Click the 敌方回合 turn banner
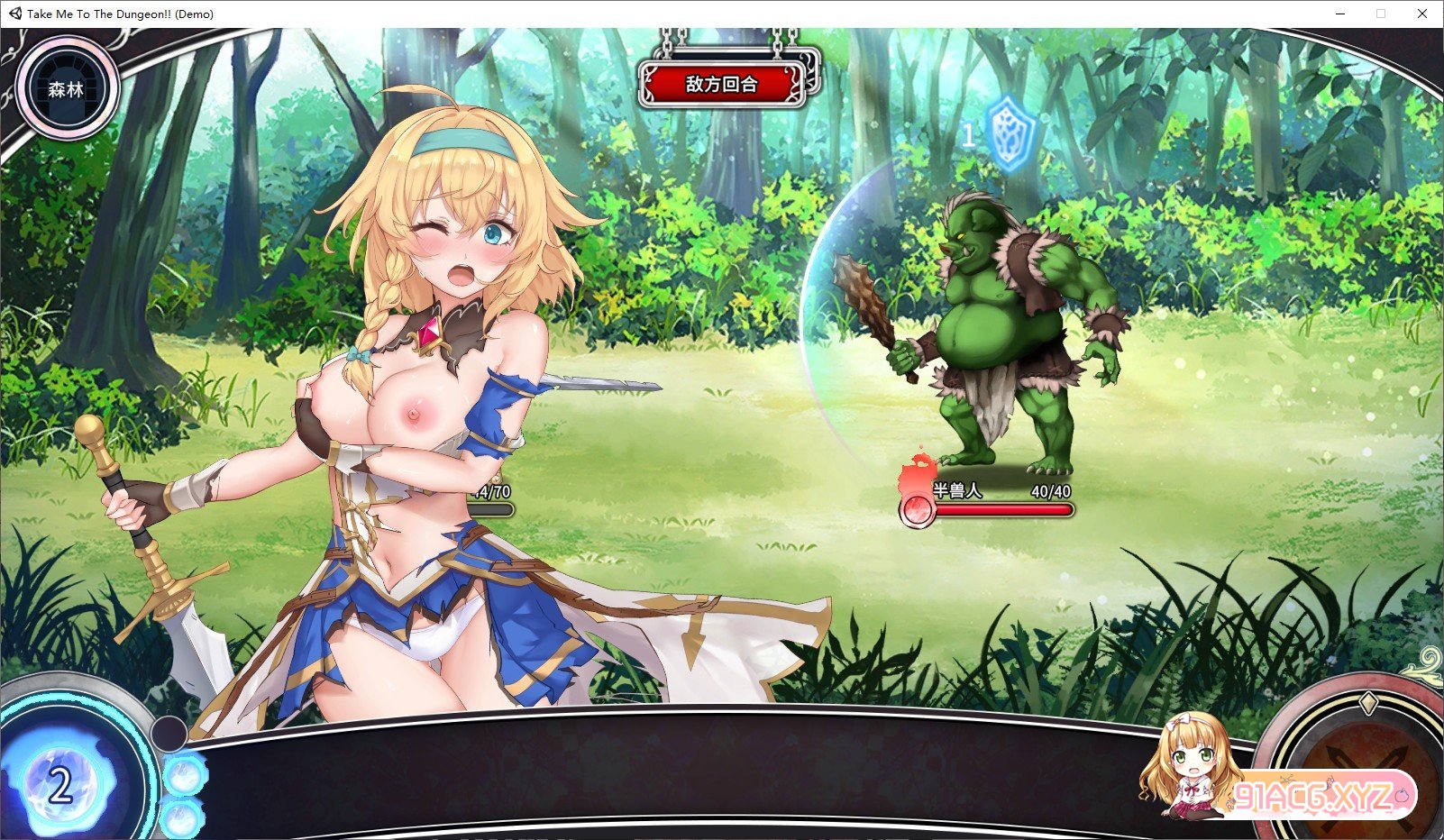 pos(721,85)
